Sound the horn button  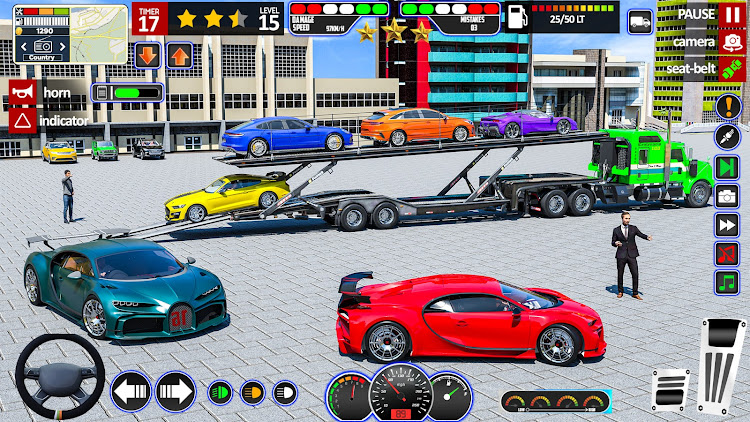[23, 93]
